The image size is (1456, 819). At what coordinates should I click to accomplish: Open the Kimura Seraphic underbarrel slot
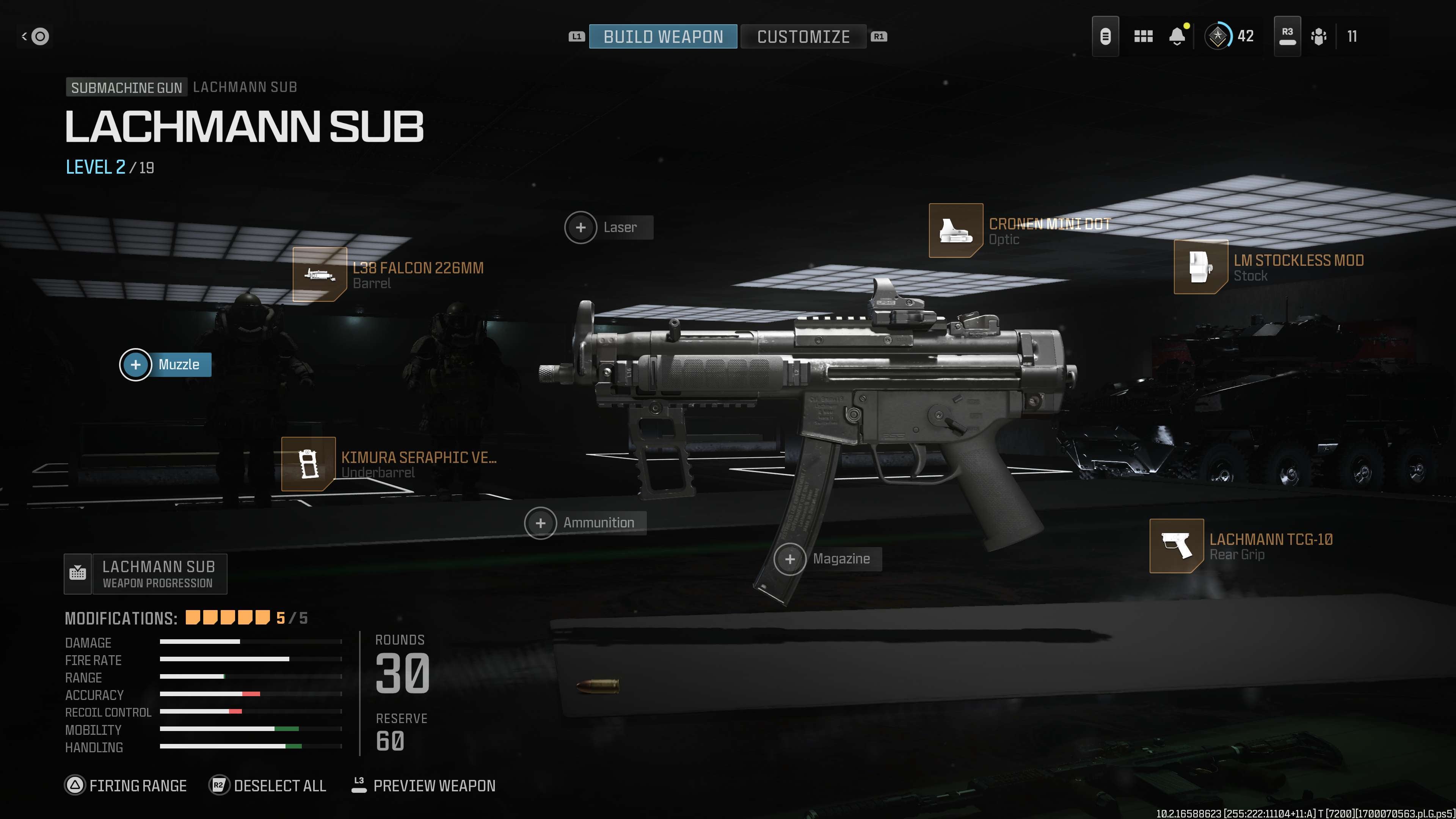309,464
